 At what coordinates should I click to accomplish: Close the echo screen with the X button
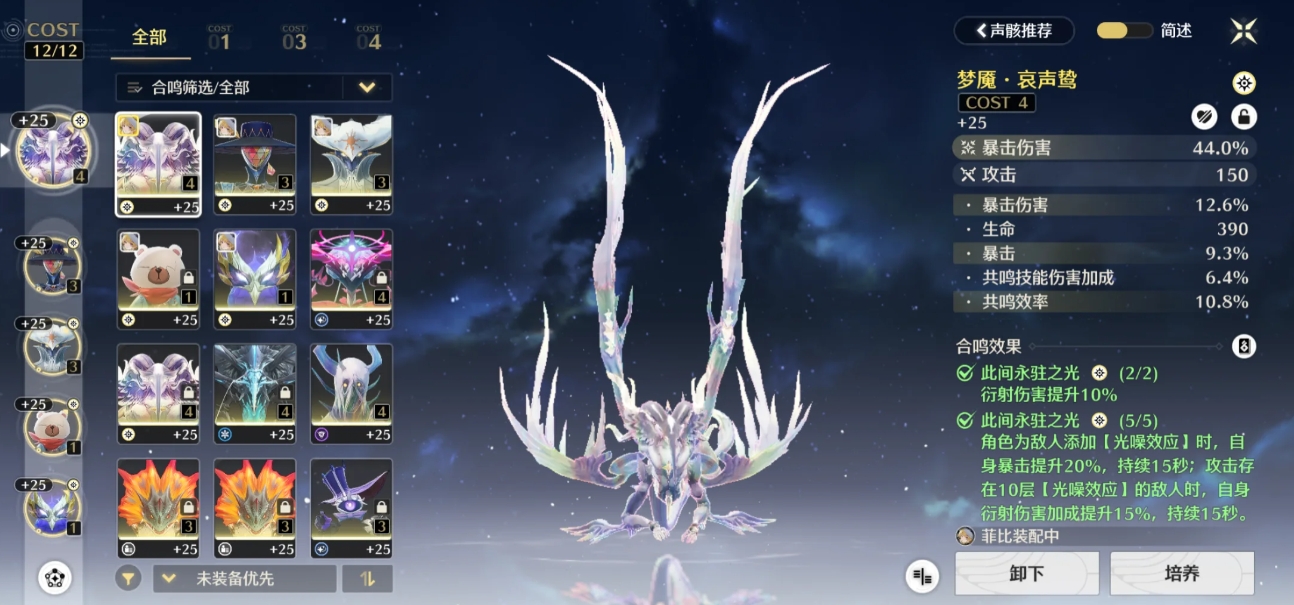coord(1243,31)
